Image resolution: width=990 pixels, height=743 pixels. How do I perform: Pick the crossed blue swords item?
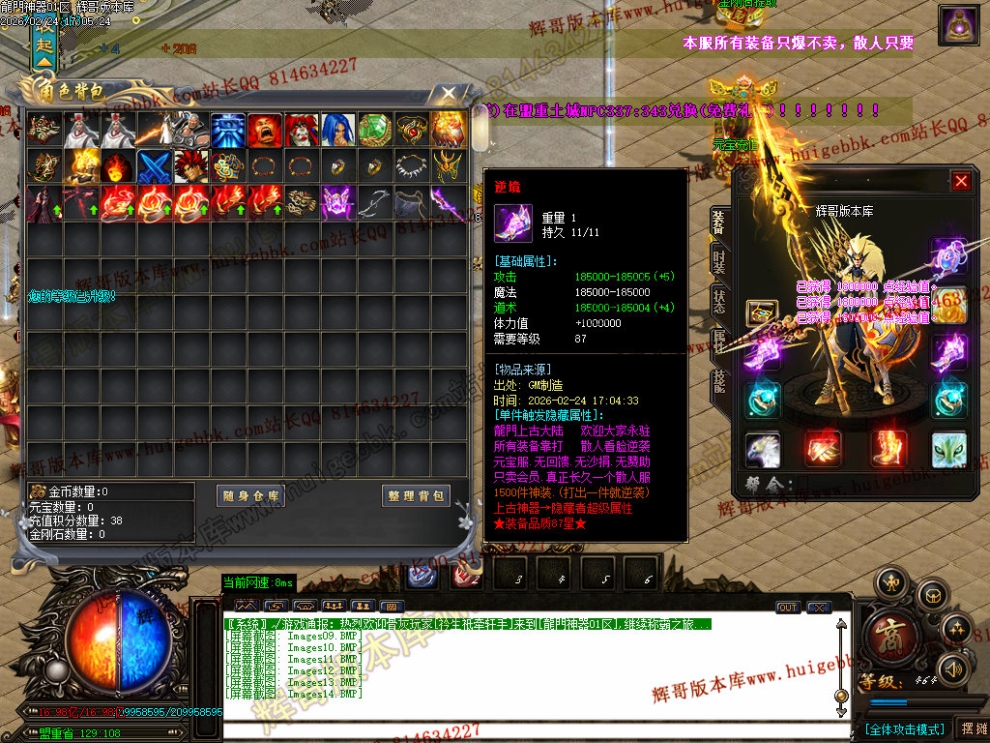click(x=153, y=166)
